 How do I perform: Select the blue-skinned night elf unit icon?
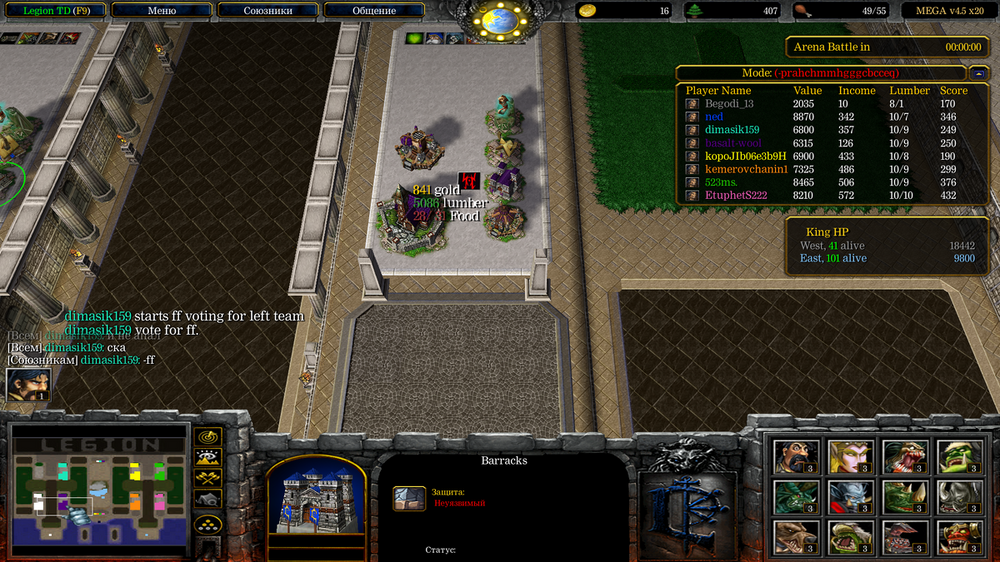(850, 496)
